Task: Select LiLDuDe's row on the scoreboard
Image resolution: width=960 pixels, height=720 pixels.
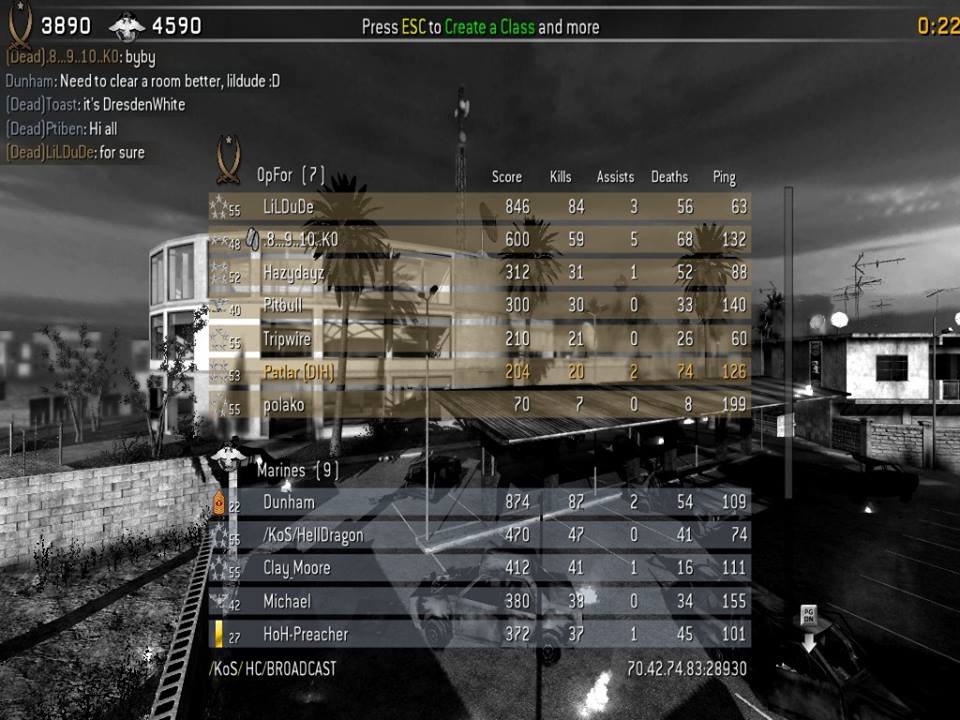Action: pyautogui.click(x=480, y=207)
